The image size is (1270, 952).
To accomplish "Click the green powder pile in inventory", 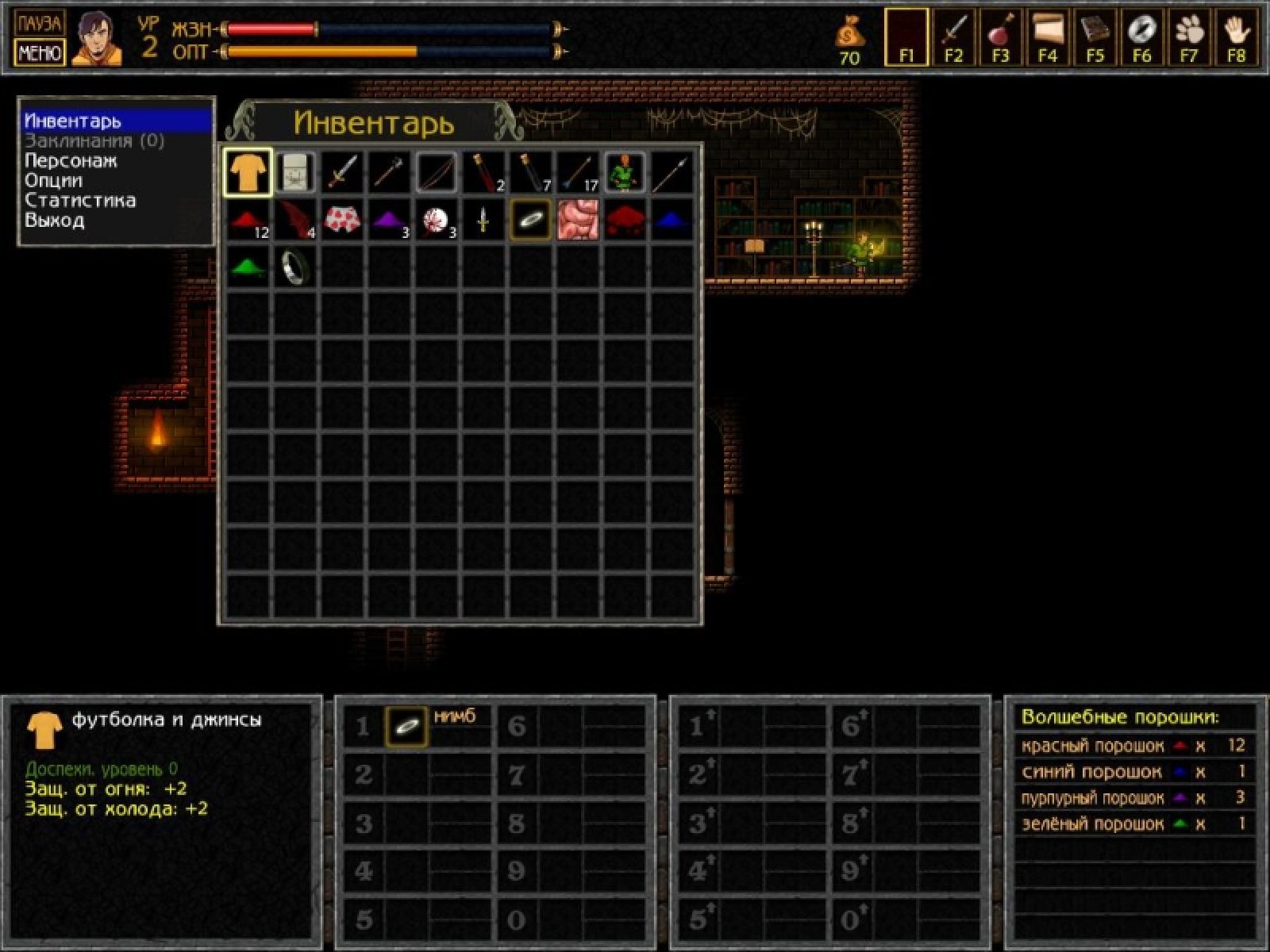I will [x=248, y=267].
